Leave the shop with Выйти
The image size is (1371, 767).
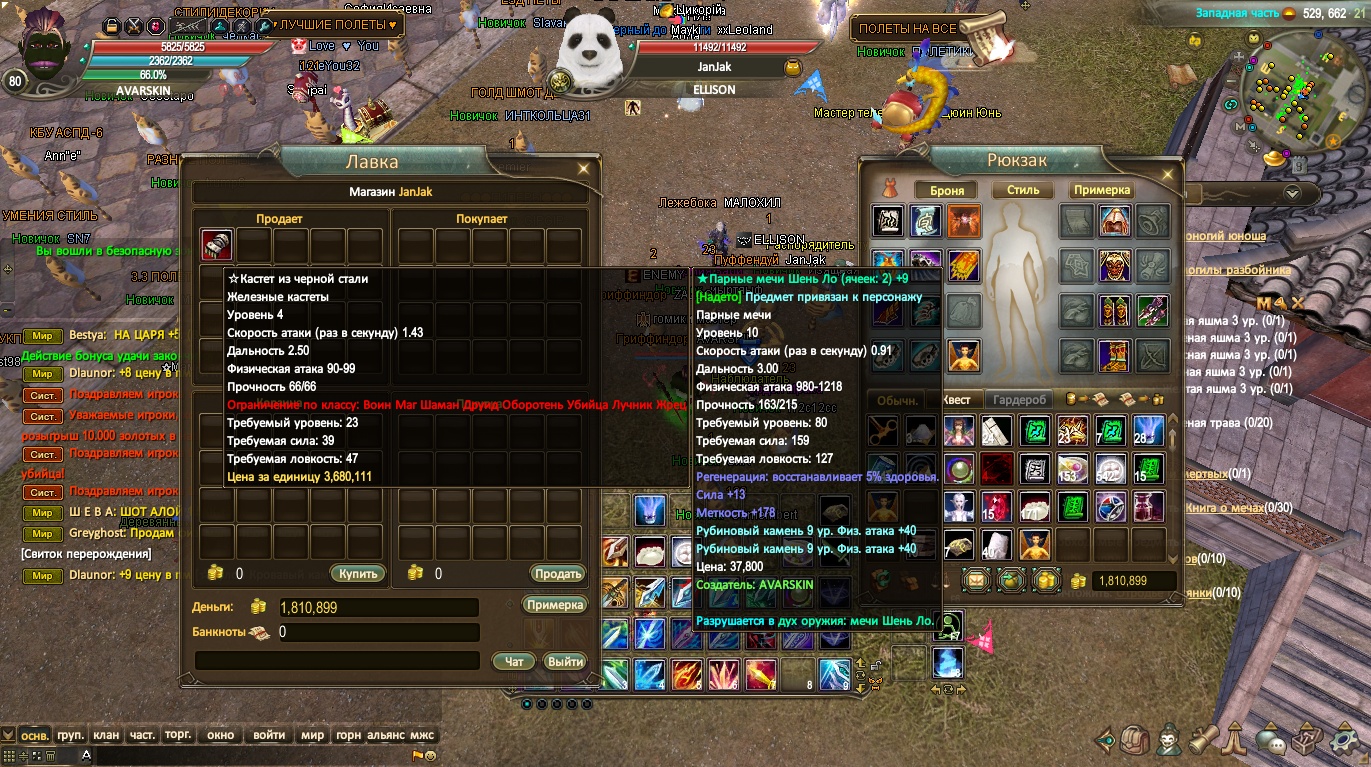click(565, 661)
